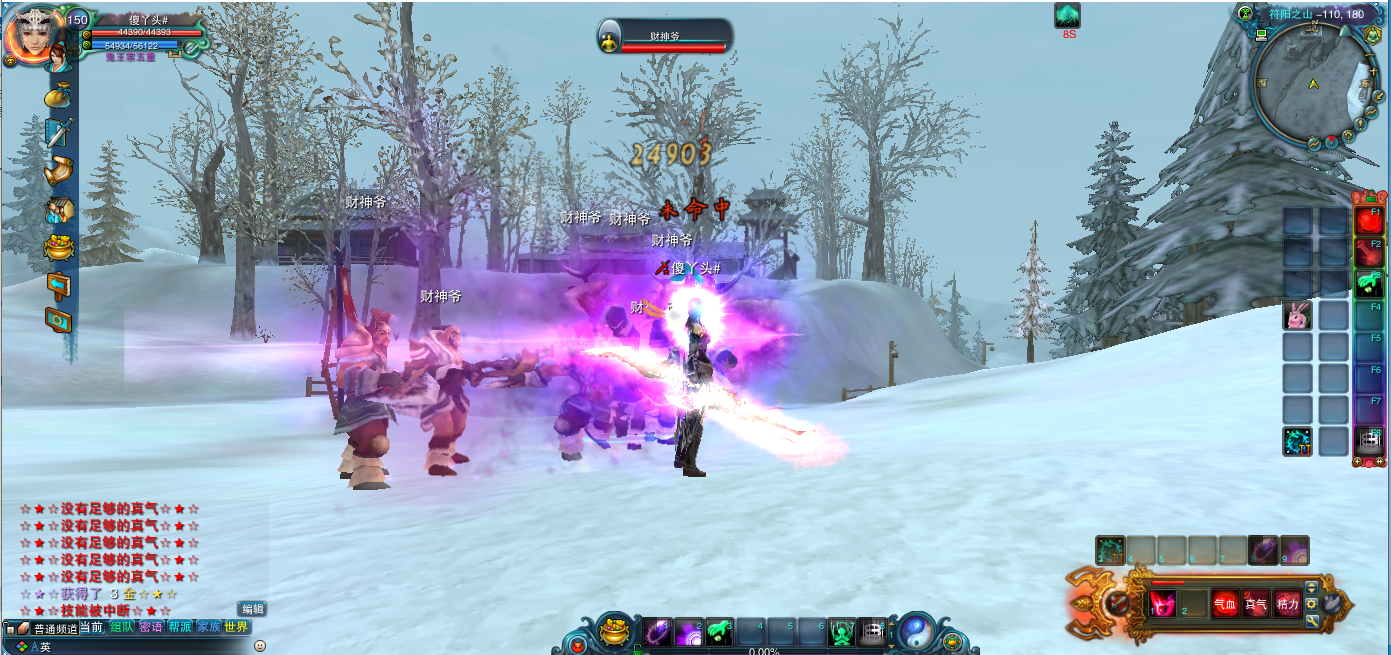Switch to the 家族 family chat tab
Image resolution: width=1391 pixels, height=655 pixels.
coord(208,627)
